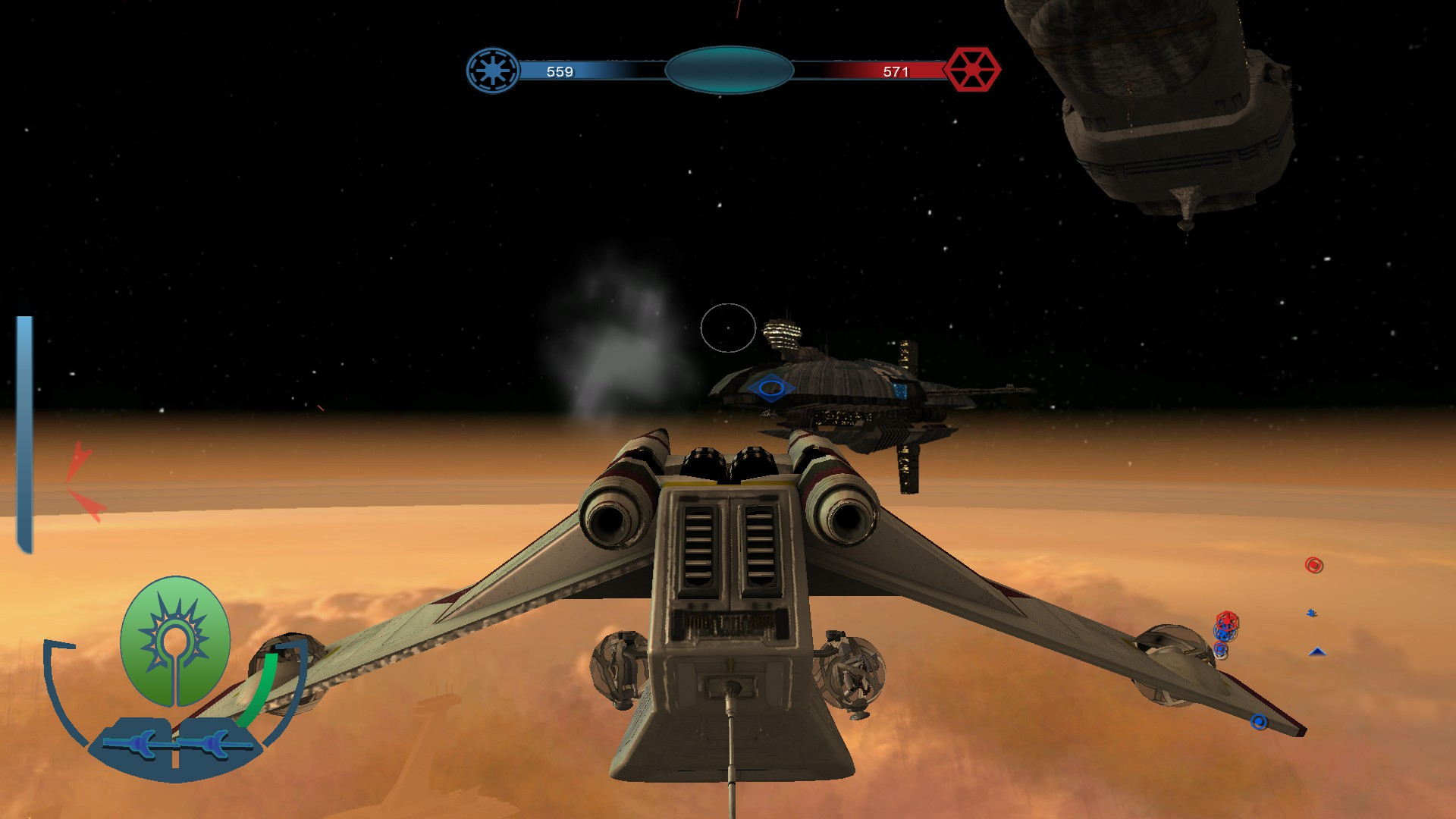Click the red Separatist hexagon emblem
Image resolution: width=1456 pixels, height=819 pixels.
pos(971,70)
